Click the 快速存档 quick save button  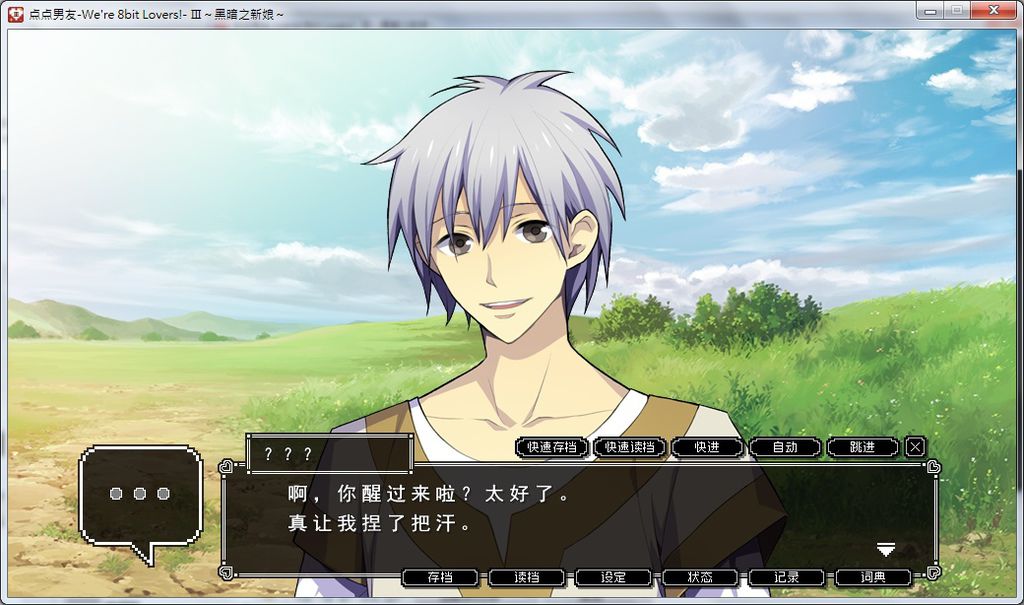(551, 447)
